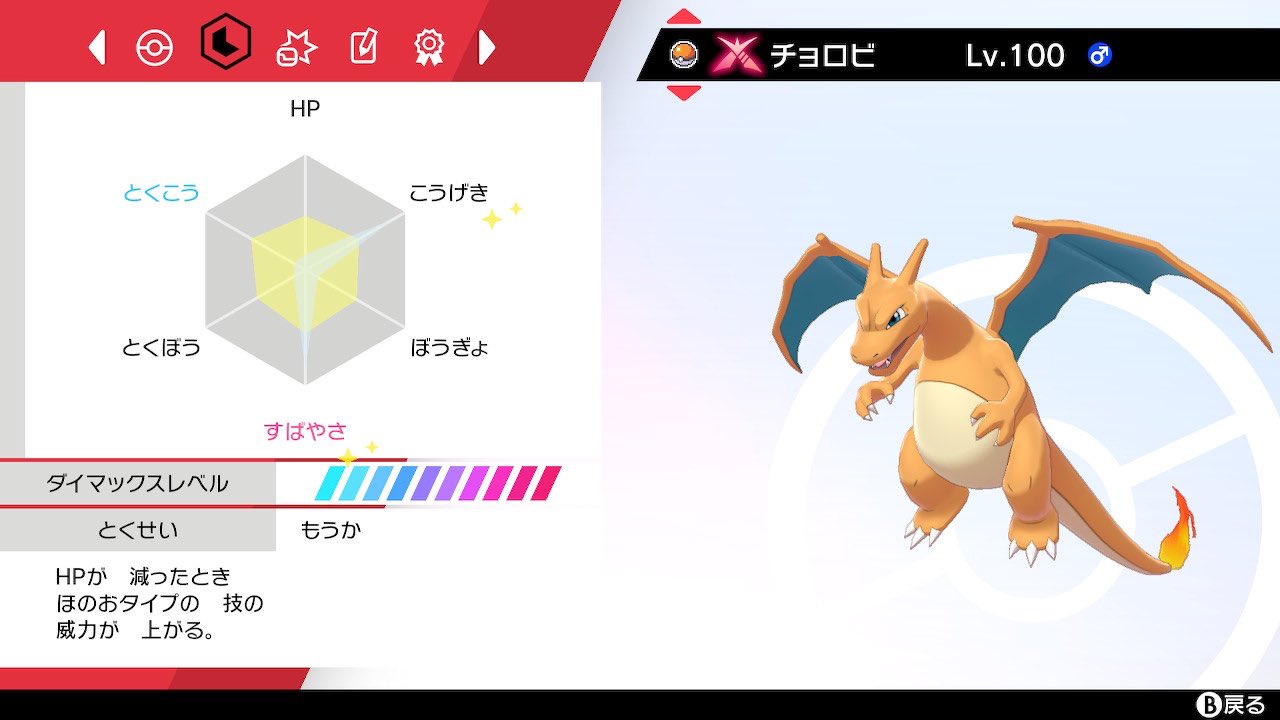Click the HP label above the chart
Viewport: 1280px width, 720px height.
304,109
